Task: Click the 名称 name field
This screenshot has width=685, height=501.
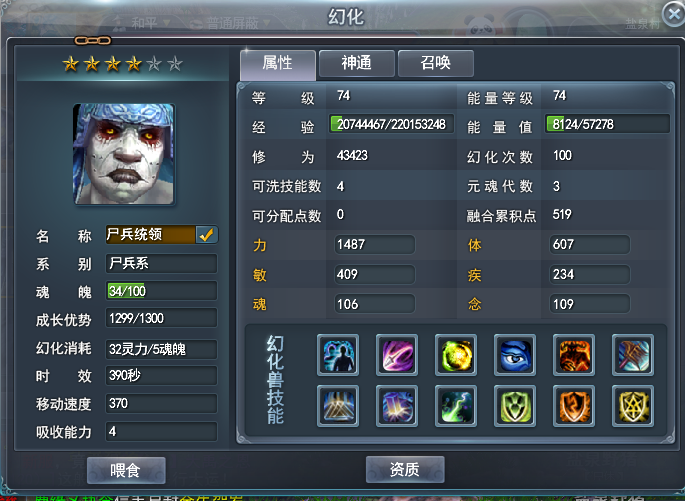Action: point(150,235)
